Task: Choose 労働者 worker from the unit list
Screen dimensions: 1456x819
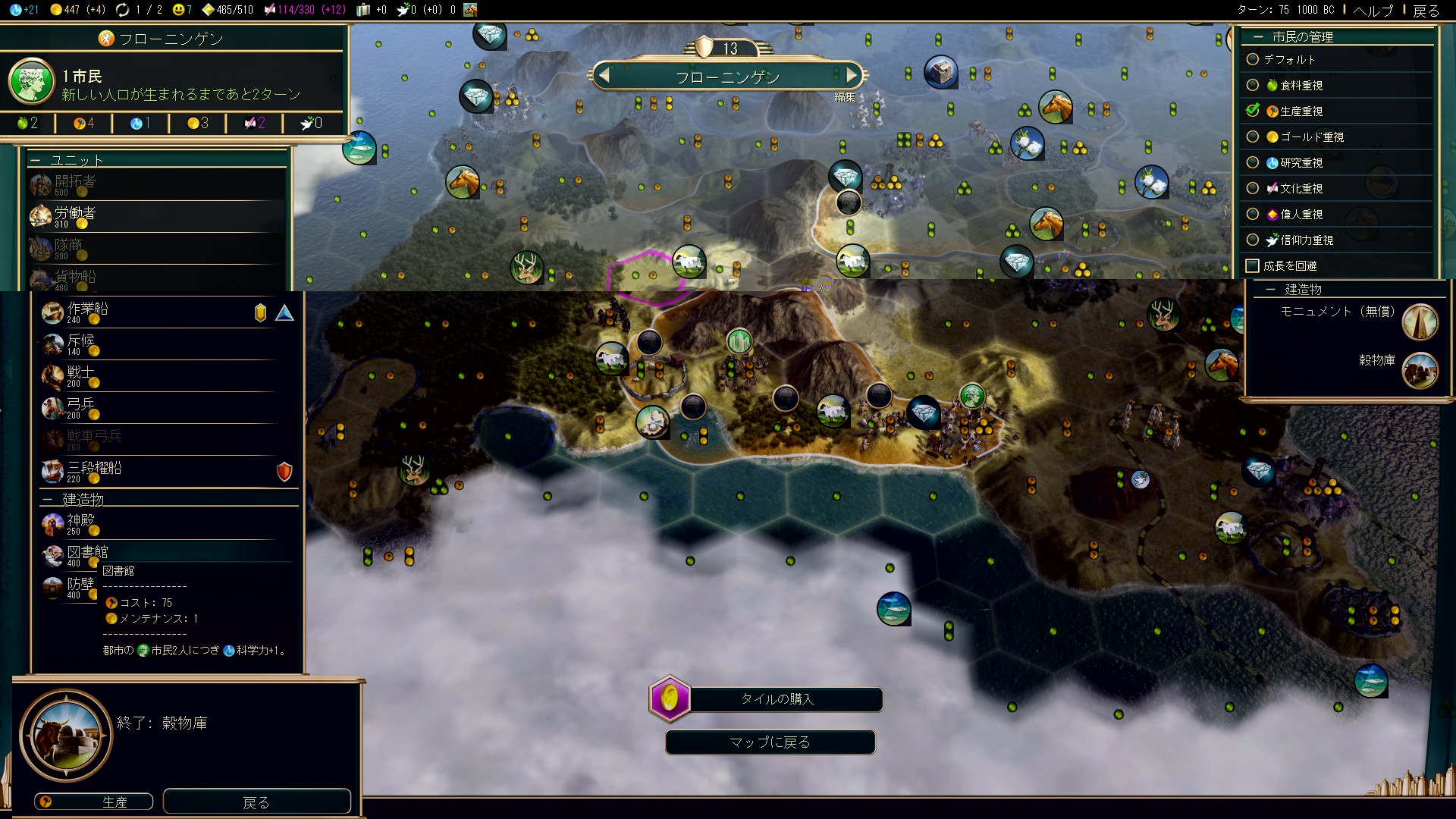Action: [76, 215]
